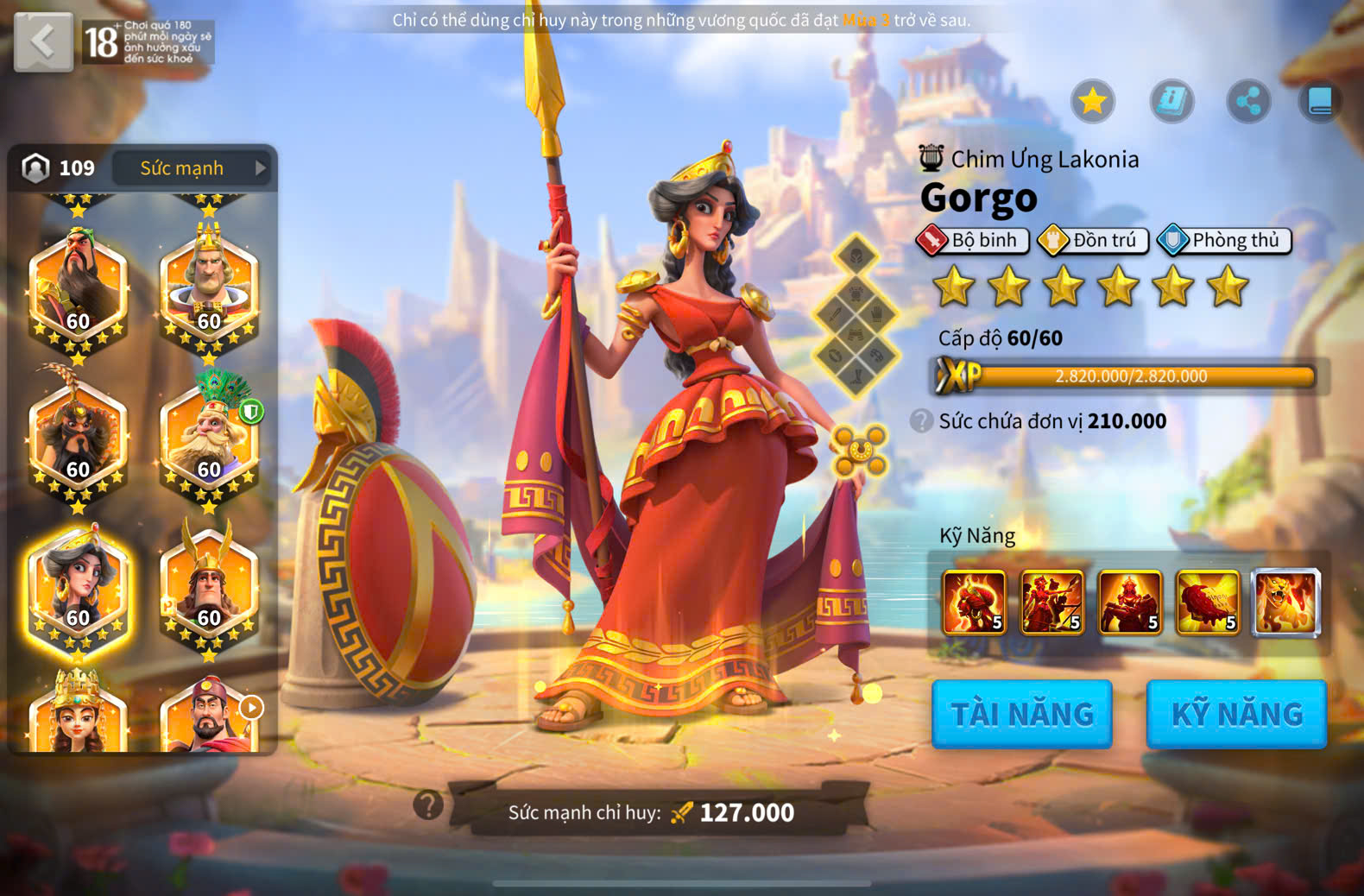The image size is (1364, 896).
Task: Go back with the arrow button
Action: click(43, 41)
